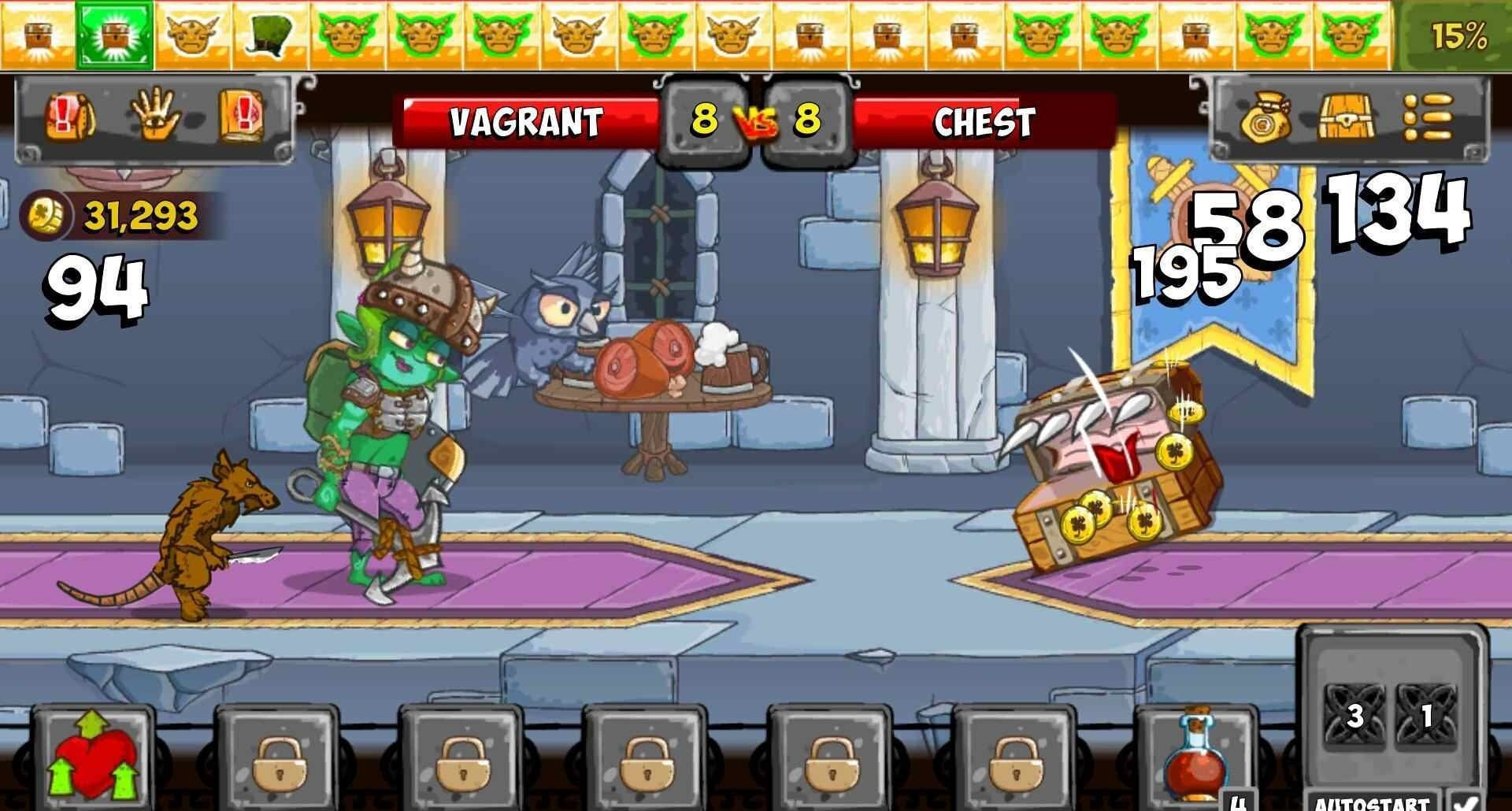Select the rune slot showing 1
The height and width of the screenshot is (811, 1512).
1426,716
